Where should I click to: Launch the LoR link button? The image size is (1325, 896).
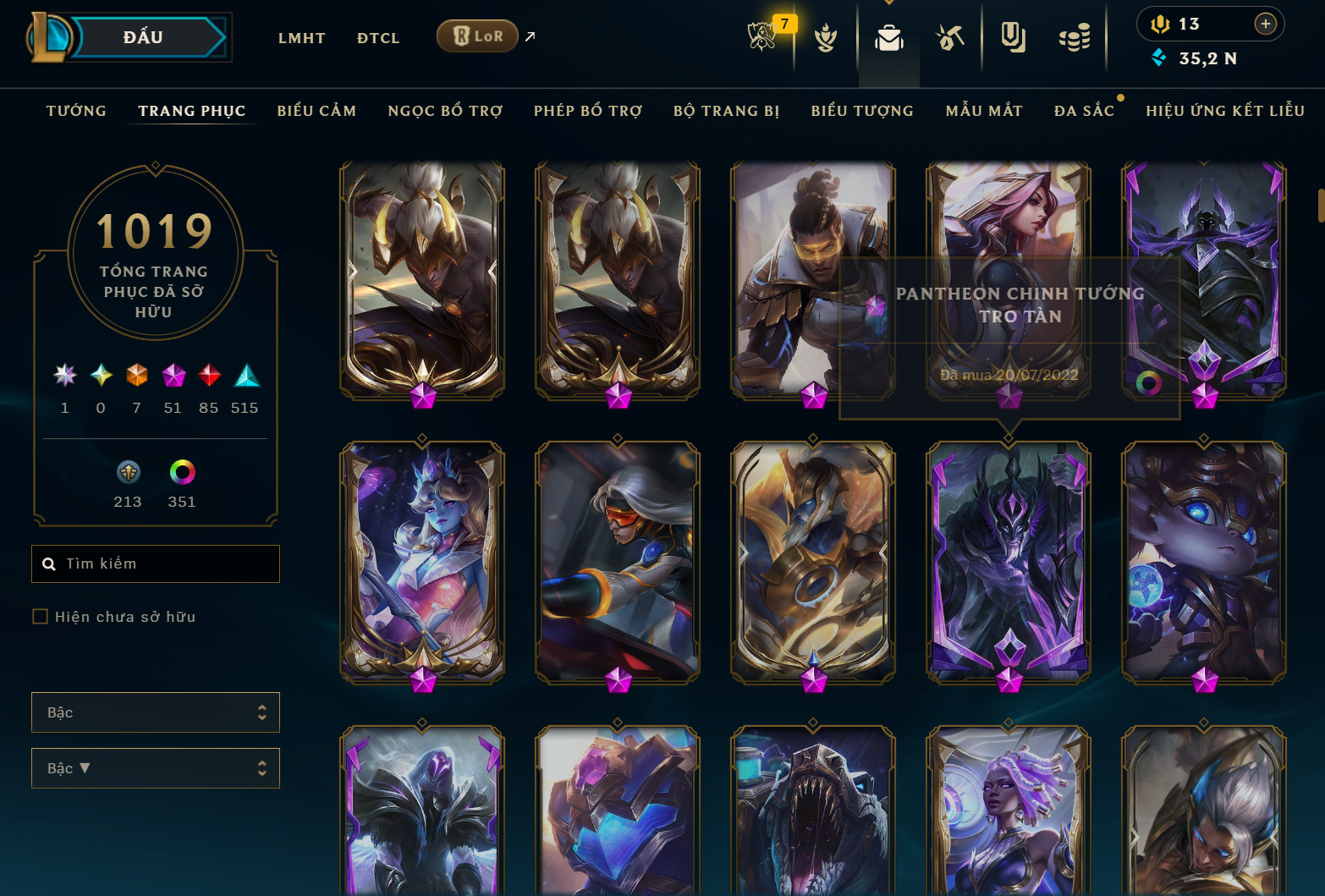click(x=477, y=36)
